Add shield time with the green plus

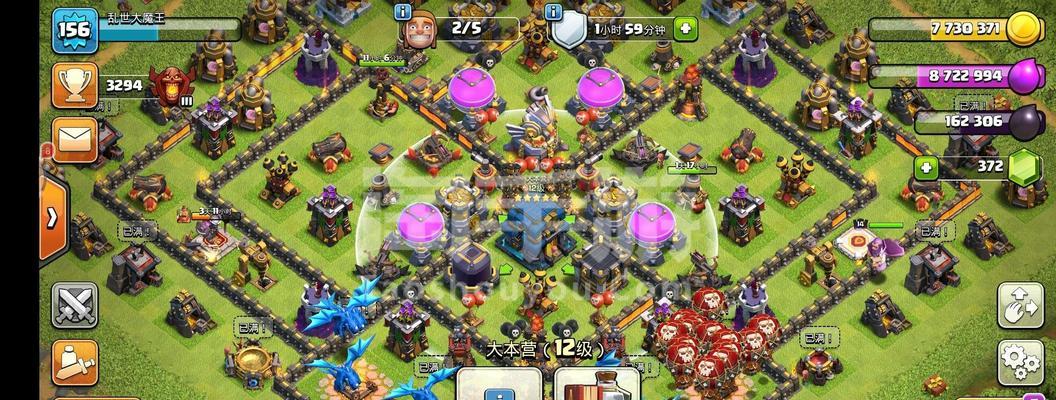685,29
